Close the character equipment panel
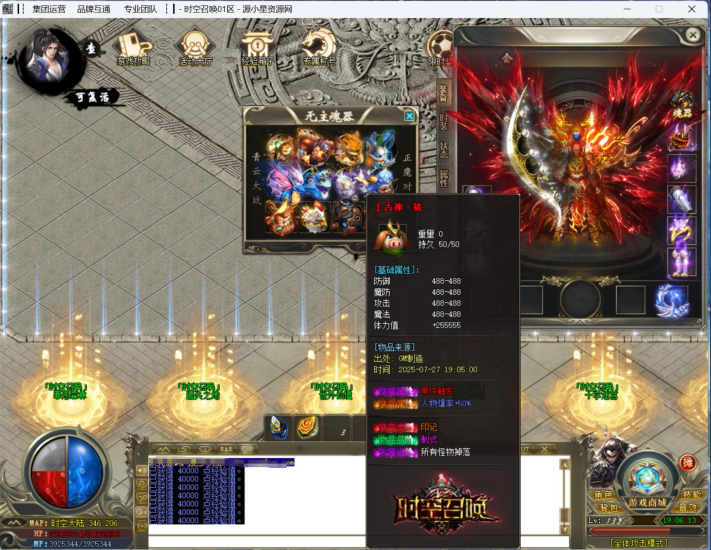 coord(693,34)
